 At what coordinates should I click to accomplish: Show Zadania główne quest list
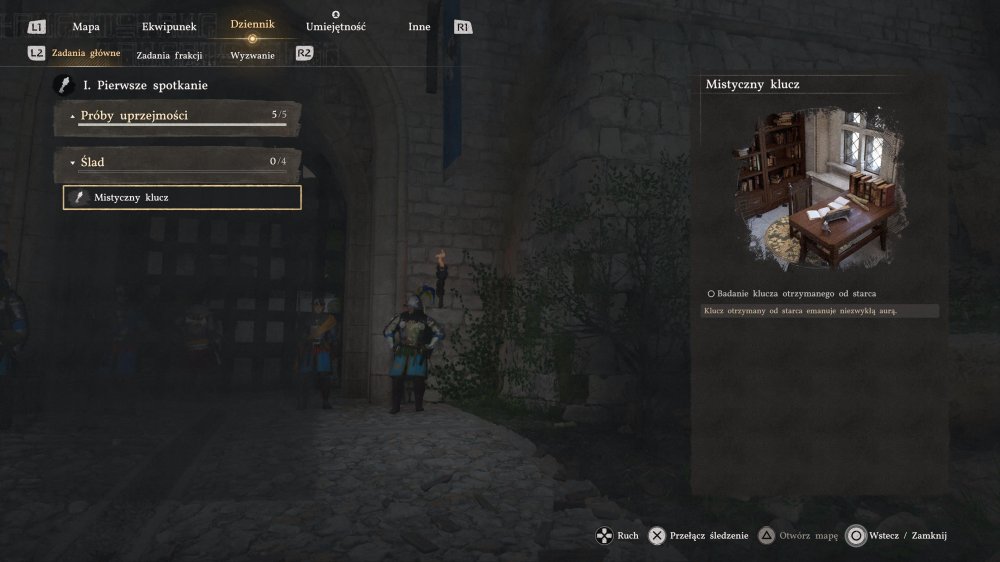pyautogui.click(x=88, y=55)
